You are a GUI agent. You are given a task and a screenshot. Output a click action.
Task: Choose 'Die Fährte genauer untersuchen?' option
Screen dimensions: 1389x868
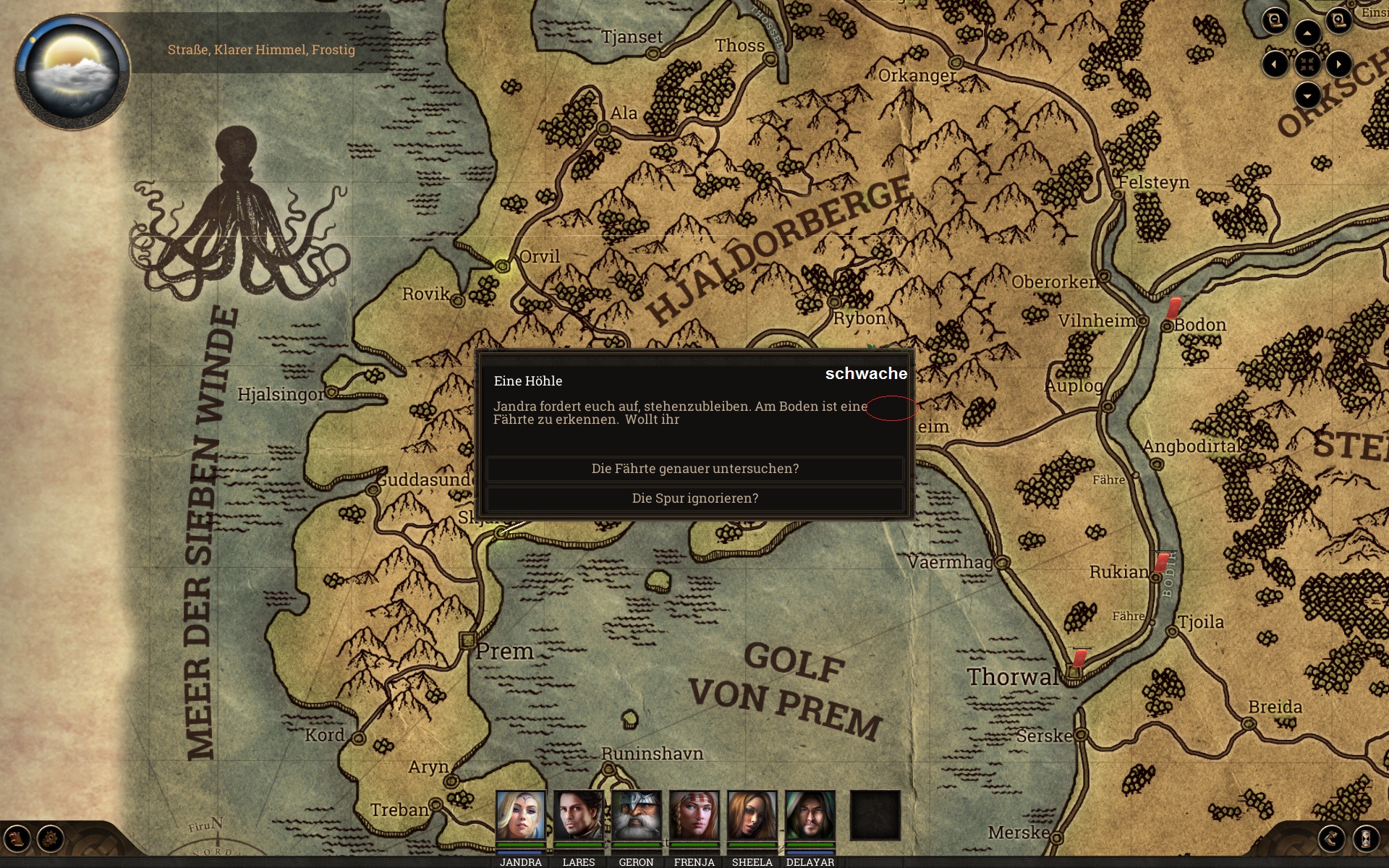pyautogui.click(x=694, y=469)
